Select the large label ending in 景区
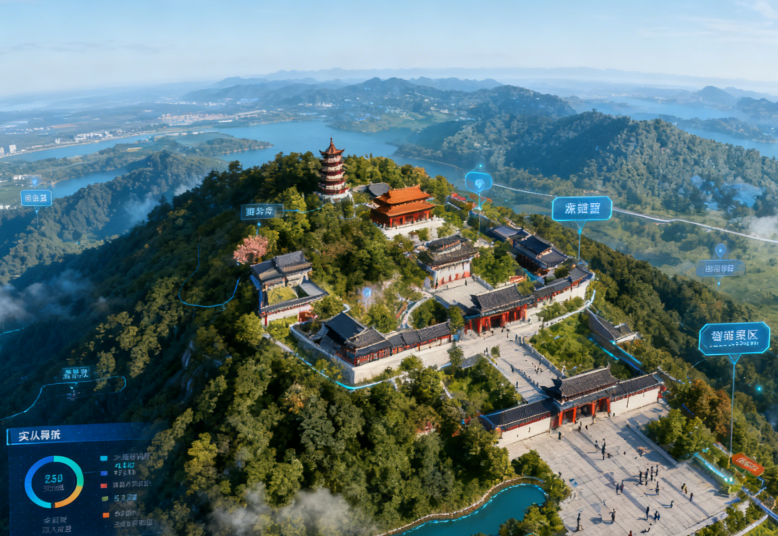This screenshot has height=536, width=778. 733,338
